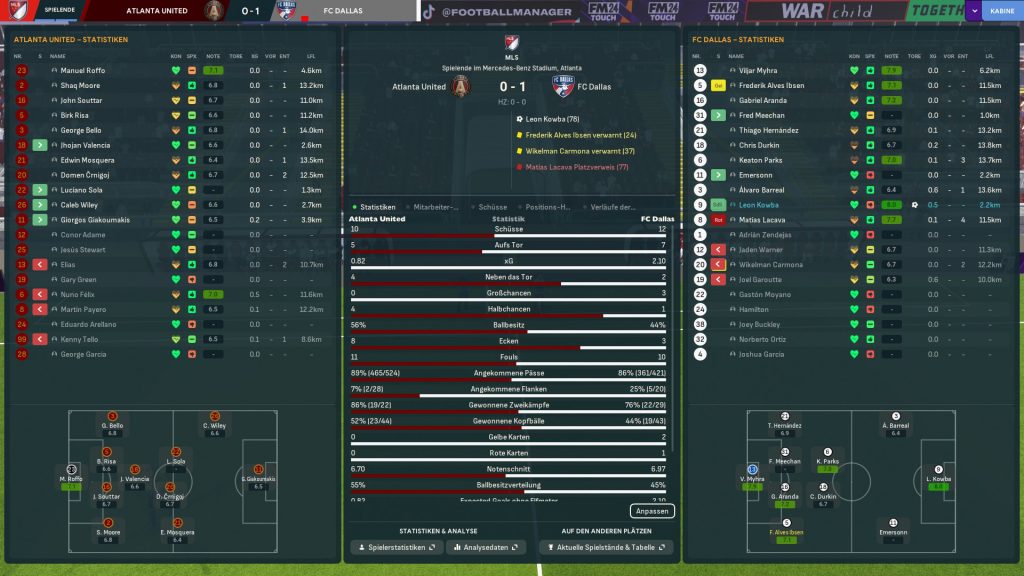Click Viljar Myhra's player row
Viewport: 1024px width, 576px height.
[x=758, y=71]
